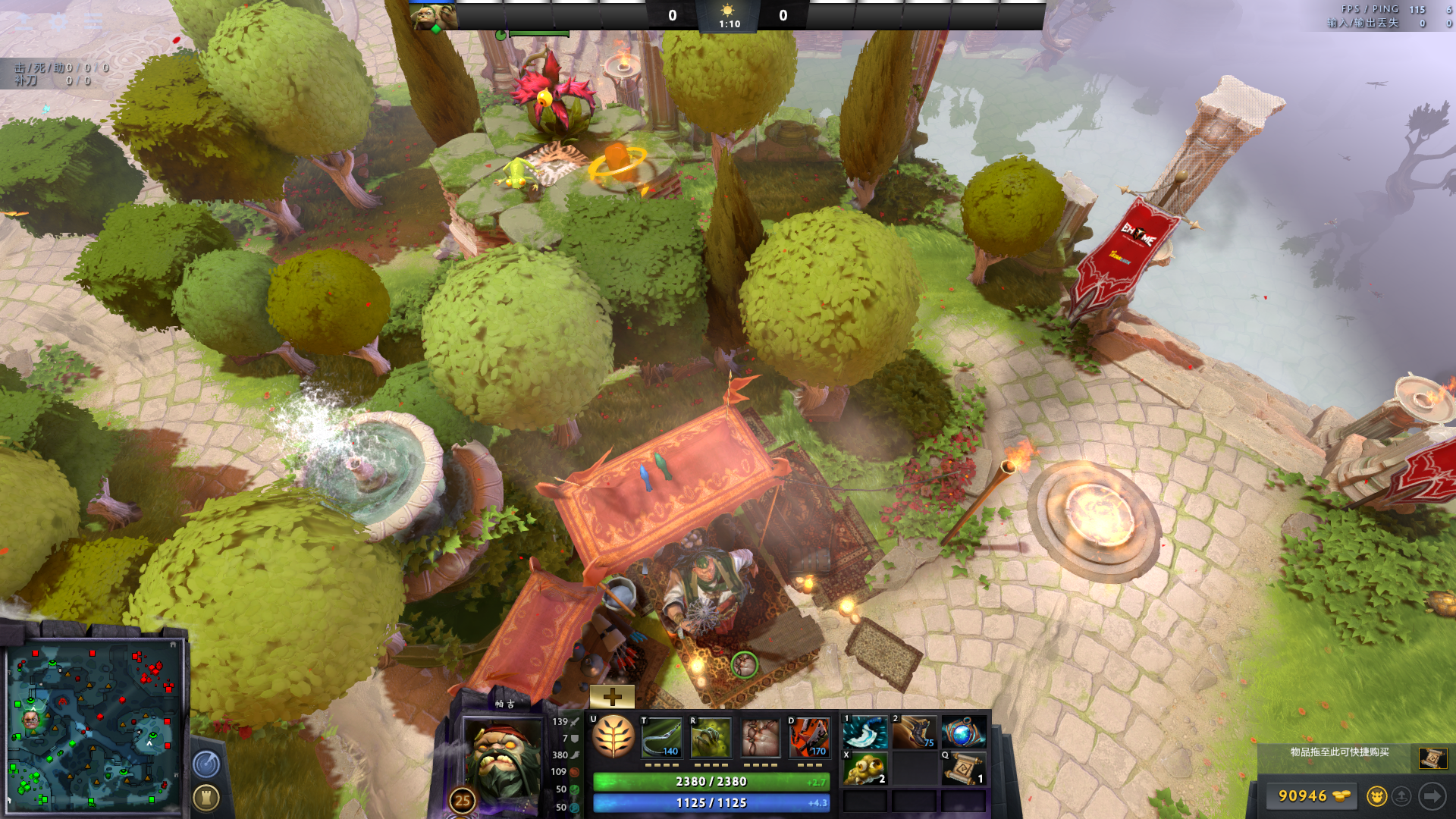Click the gold plus level-up button
The image size is (1456, 819).
tap(612, 696)
